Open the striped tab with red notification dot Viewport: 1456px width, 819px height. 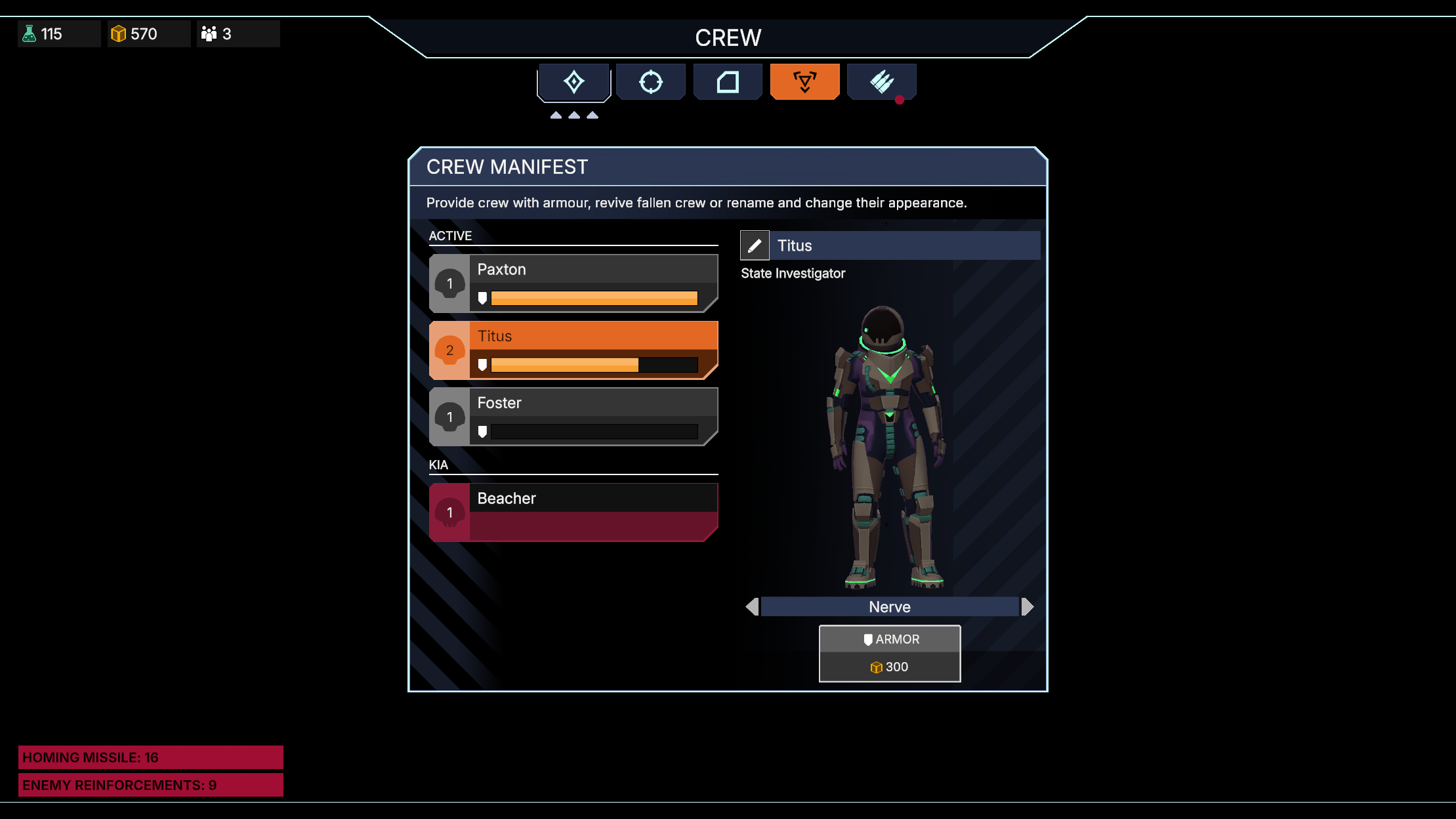tap(881, 82)
